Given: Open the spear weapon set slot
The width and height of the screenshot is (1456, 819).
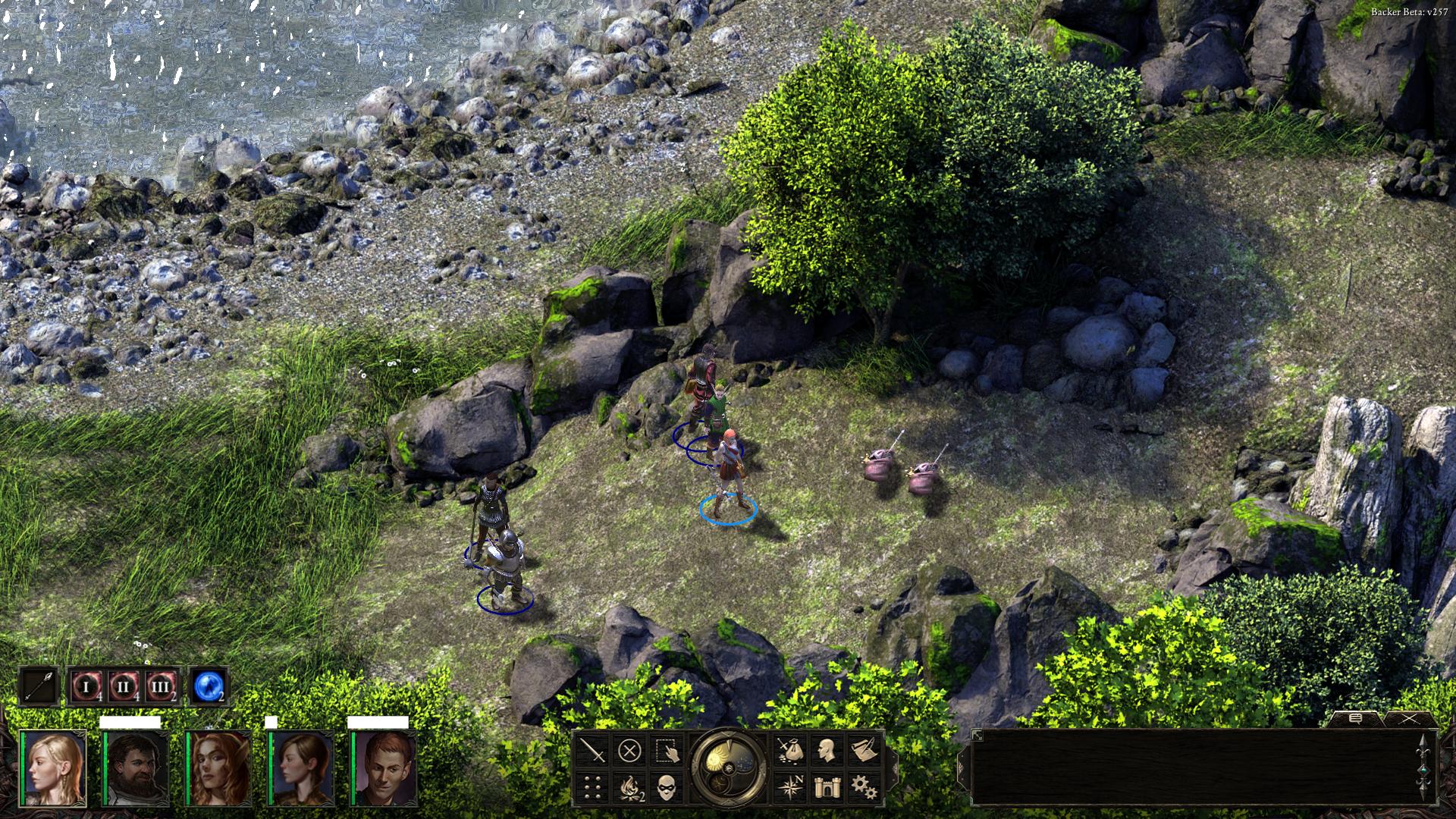Looking at the screenshot, I should tap(39, 686).
